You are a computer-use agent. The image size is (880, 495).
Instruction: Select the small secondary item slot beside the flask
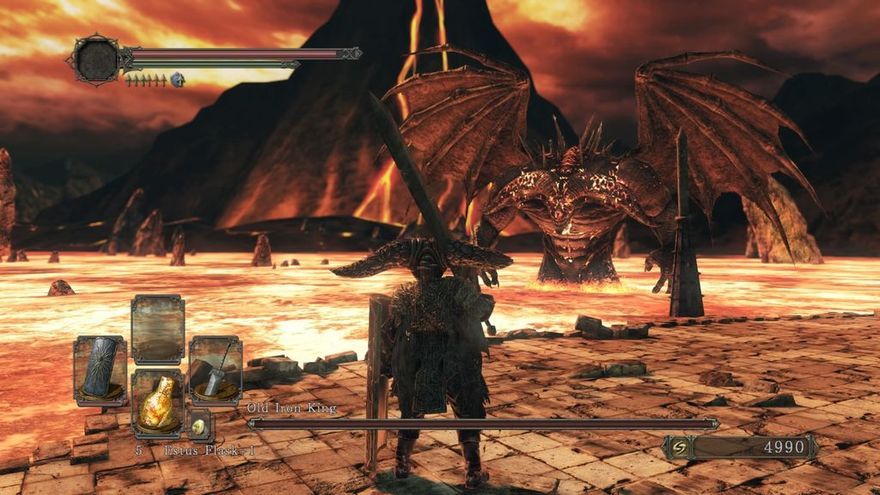(199, 426)
